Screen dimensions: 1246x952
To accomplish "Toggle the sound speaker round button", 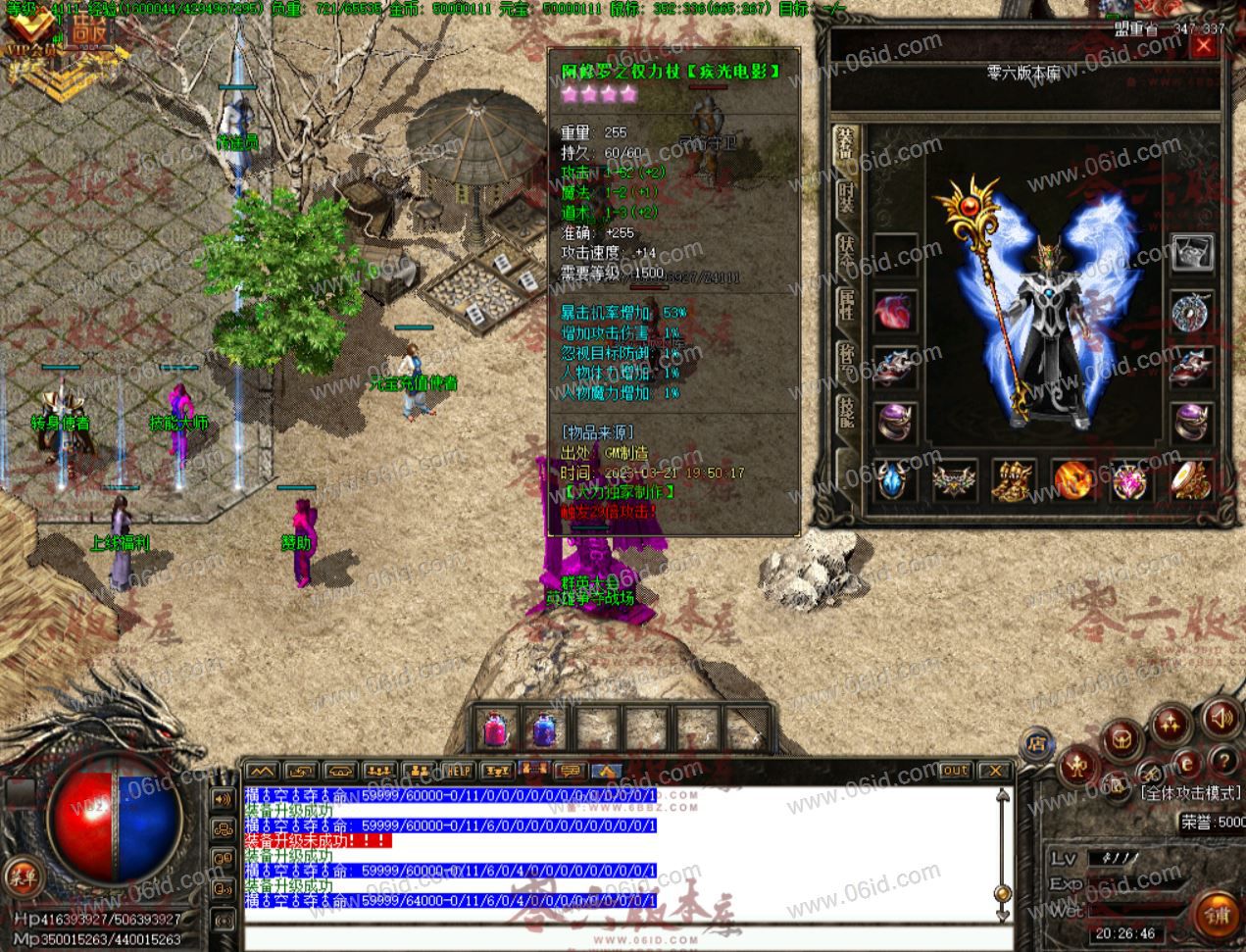I will [x=1221, y=719].
